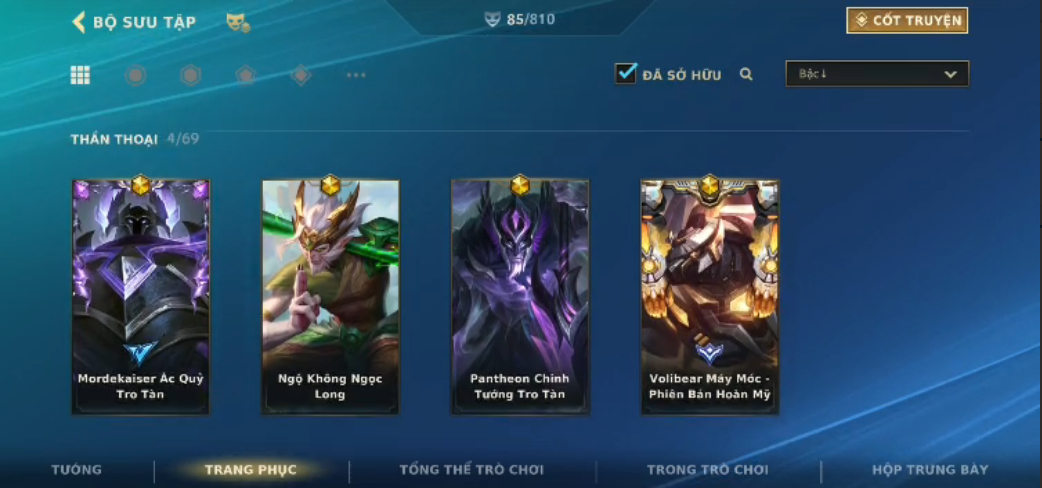Image resolution: width=1042 pixels, height=488 pixels.
Task: Click the golden mask icon beside the title
Action: click(237, 21)
